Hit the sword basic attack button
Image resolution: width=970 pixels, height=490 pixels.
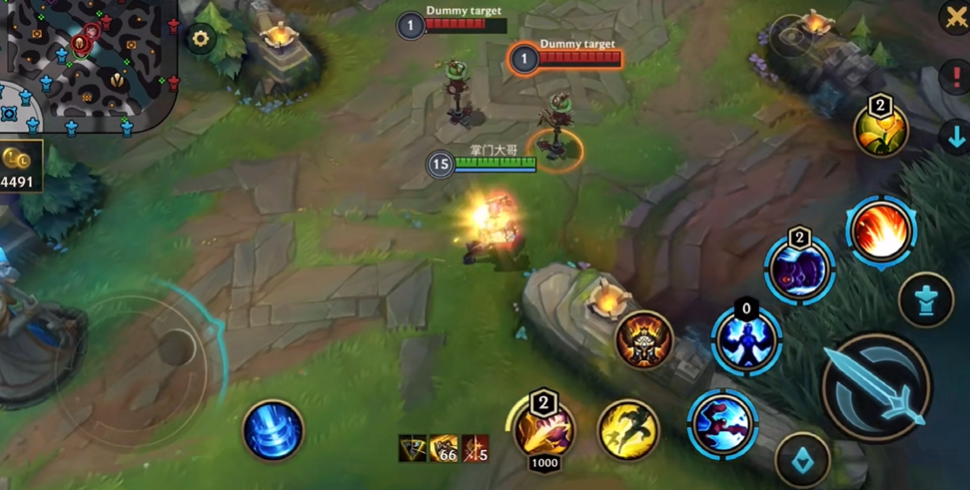pyautogui.click(x=877, y=387)
